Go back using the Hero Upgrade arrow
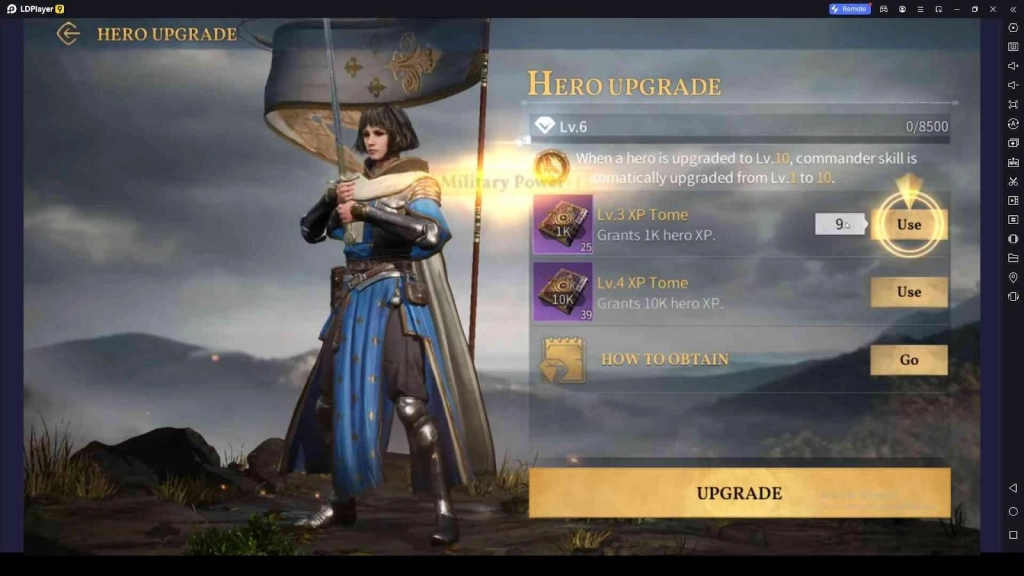 [68, 34]
